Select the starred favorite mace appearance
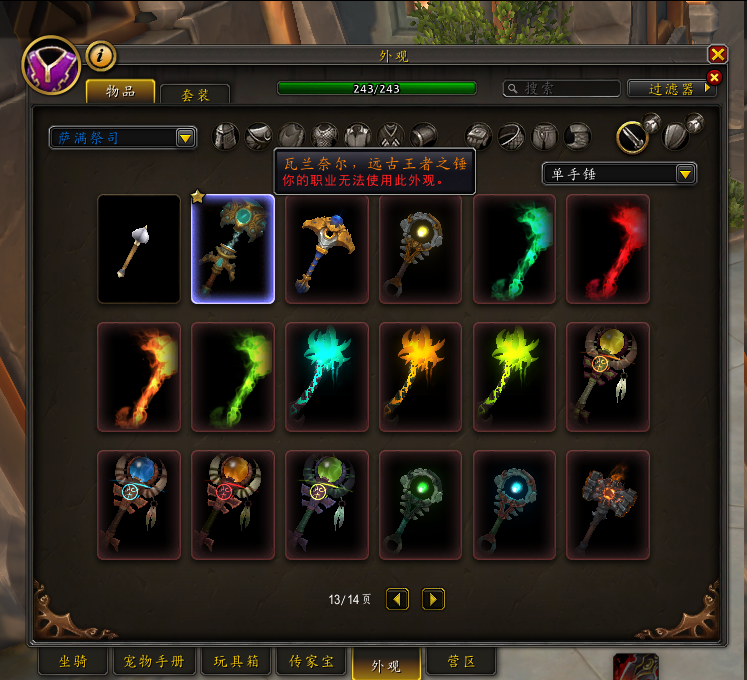Viewport: 747px width, 680px height. (x=233, y=249)
